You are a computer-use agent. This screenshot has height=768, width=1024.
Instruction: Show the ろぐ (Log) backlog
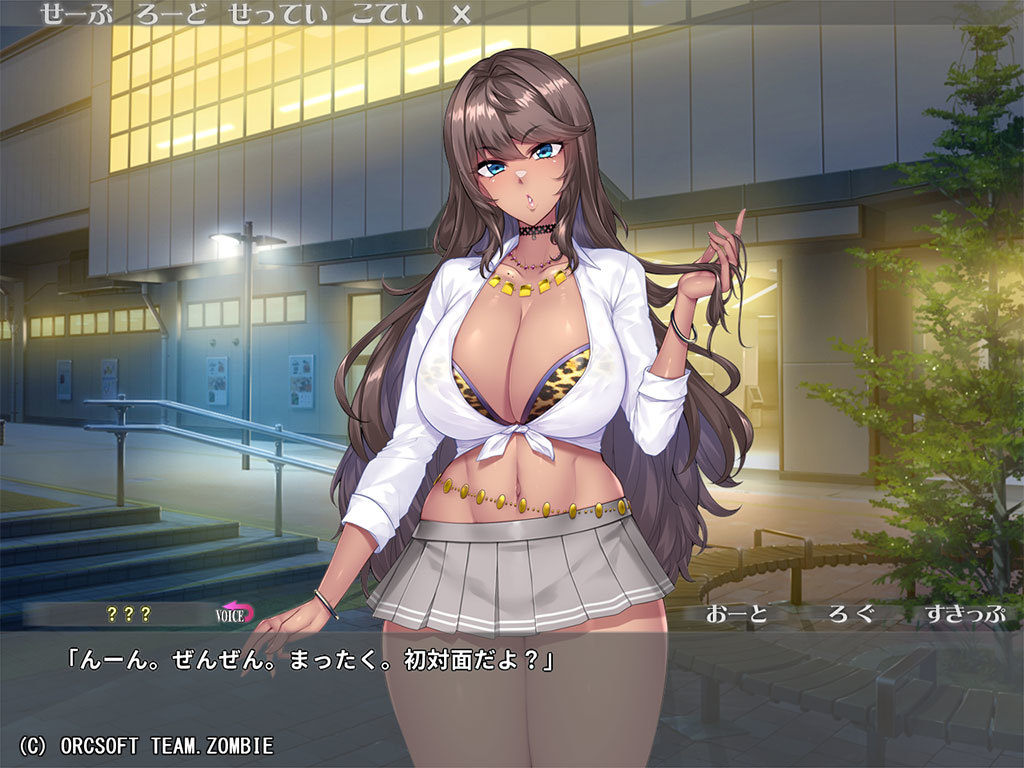tap(851, 614)
